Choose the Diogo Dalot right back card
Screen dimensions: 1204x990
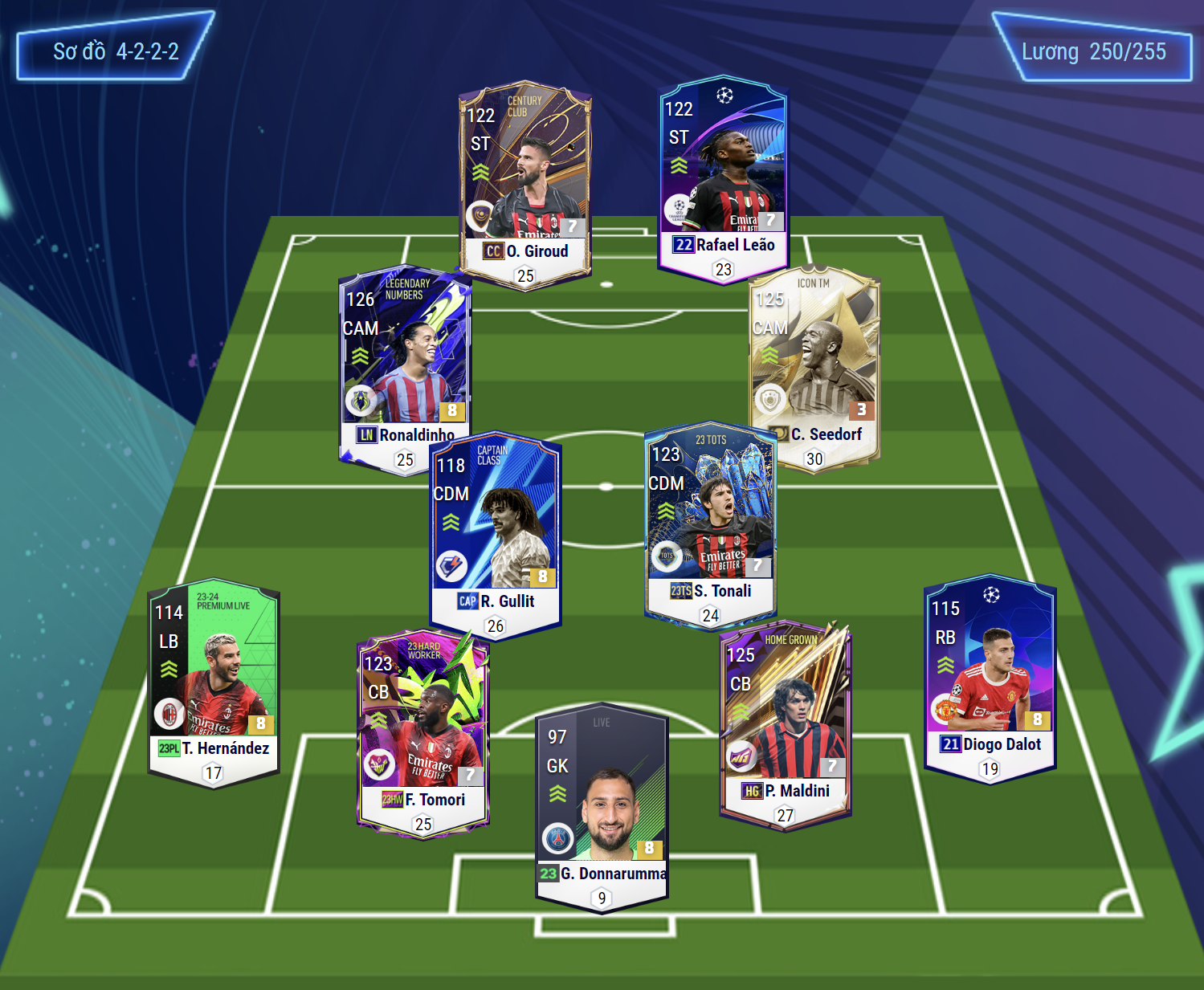point(990,674)
